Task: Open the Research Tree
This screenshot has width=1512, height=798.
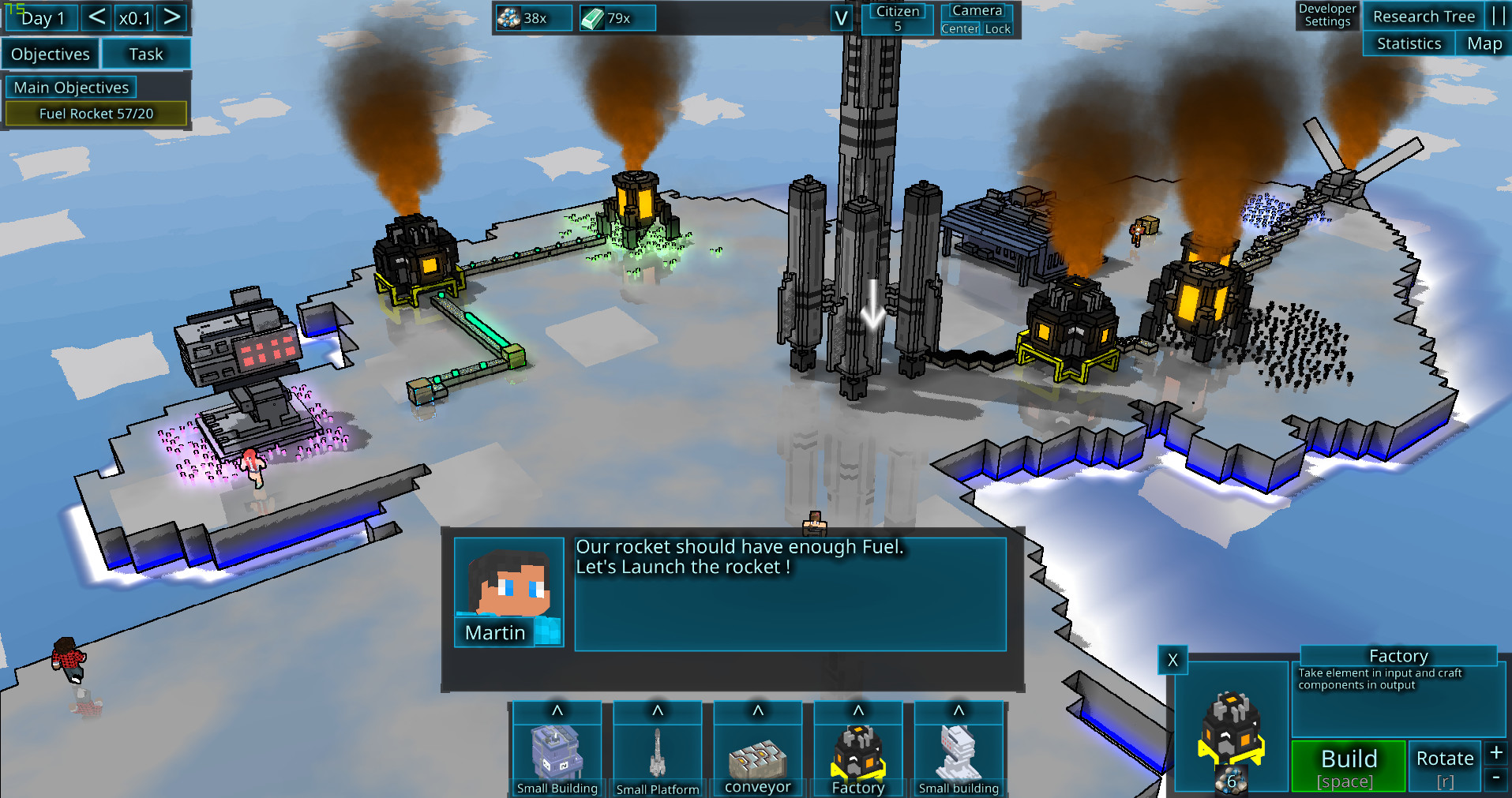Action: (1424, 17)
